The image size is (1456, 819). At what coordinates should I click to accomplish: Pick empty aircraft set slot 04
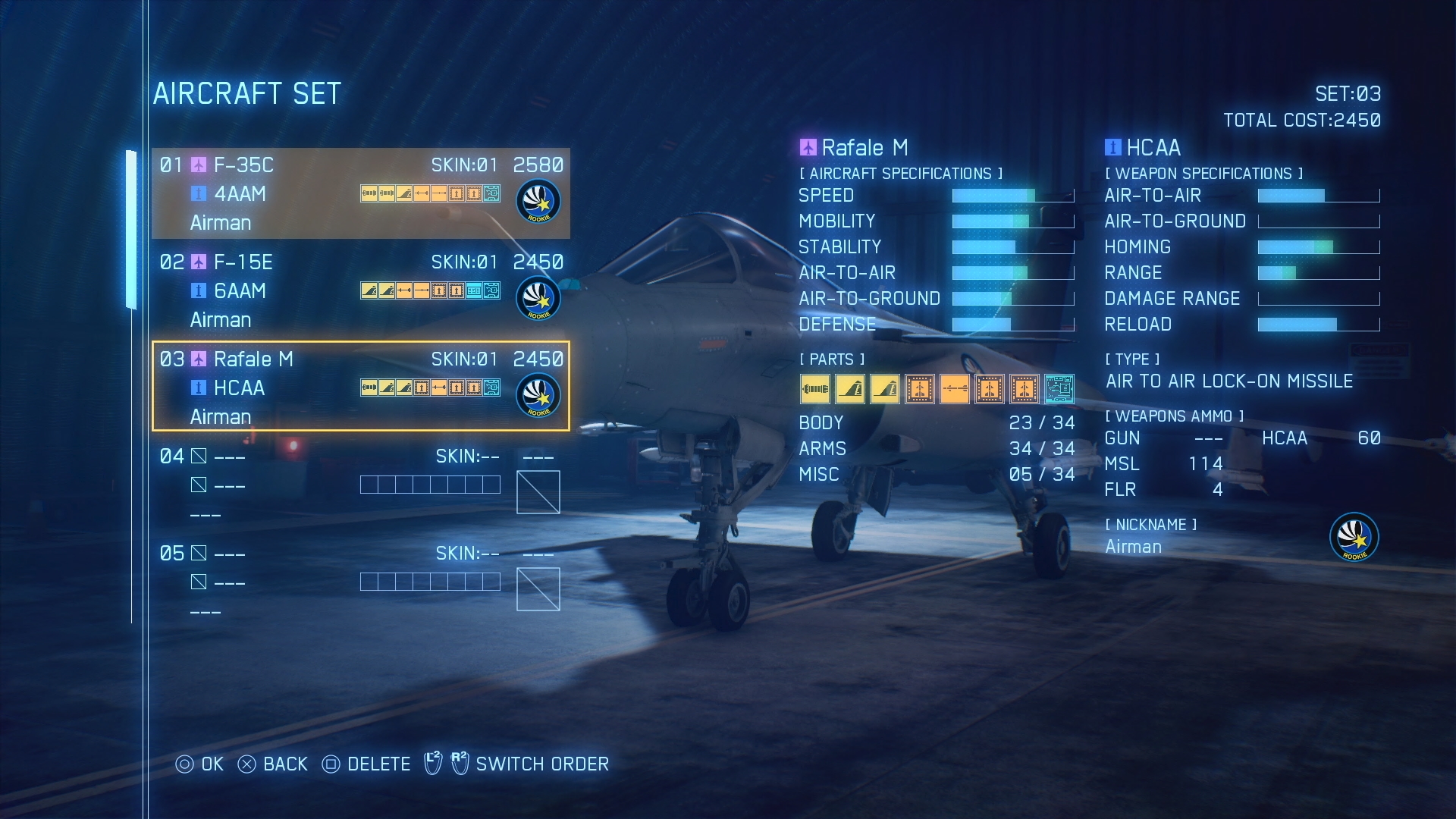tap(360, 485)
